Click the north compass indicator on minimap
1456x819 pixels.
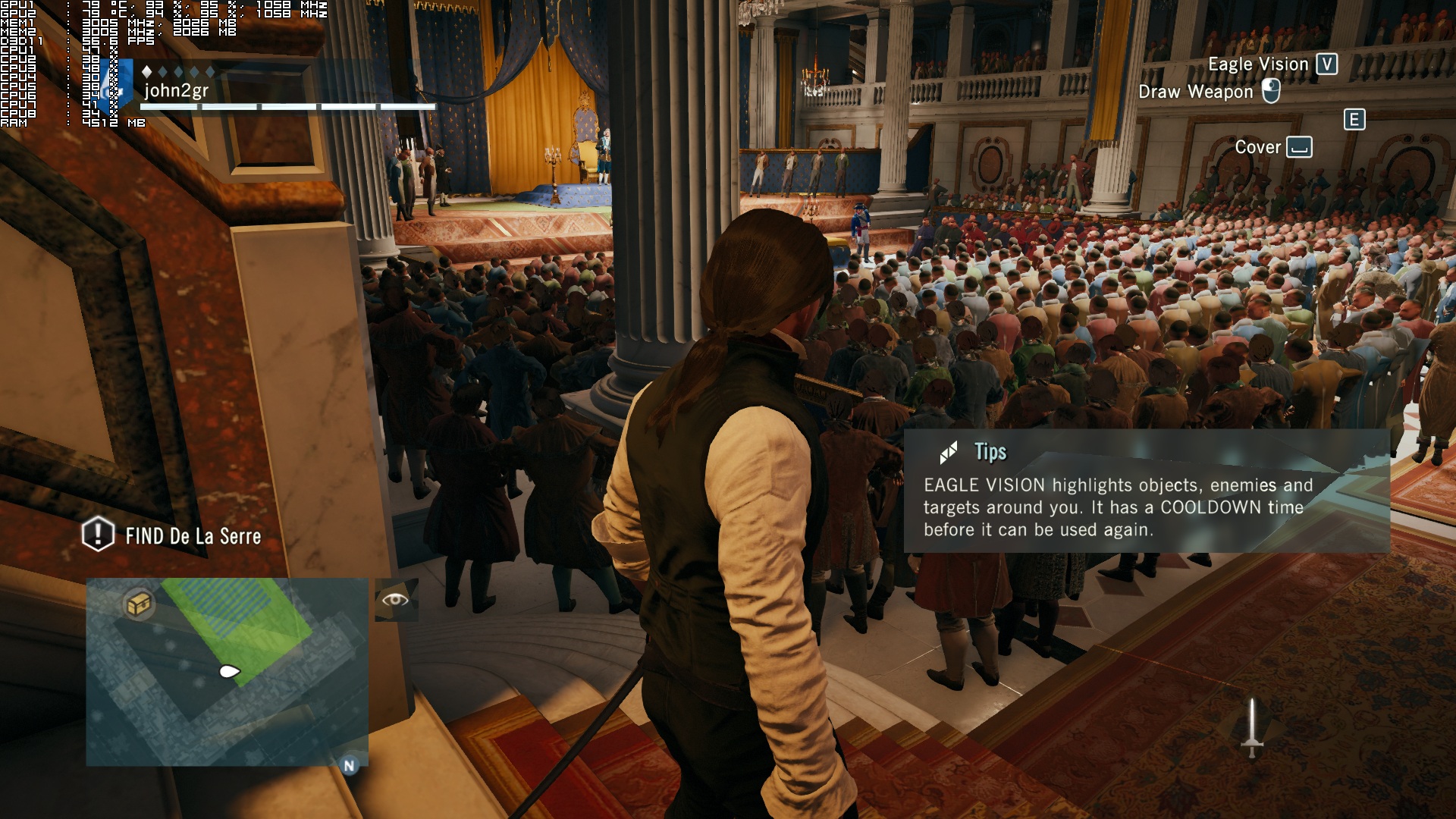[349, 765]
